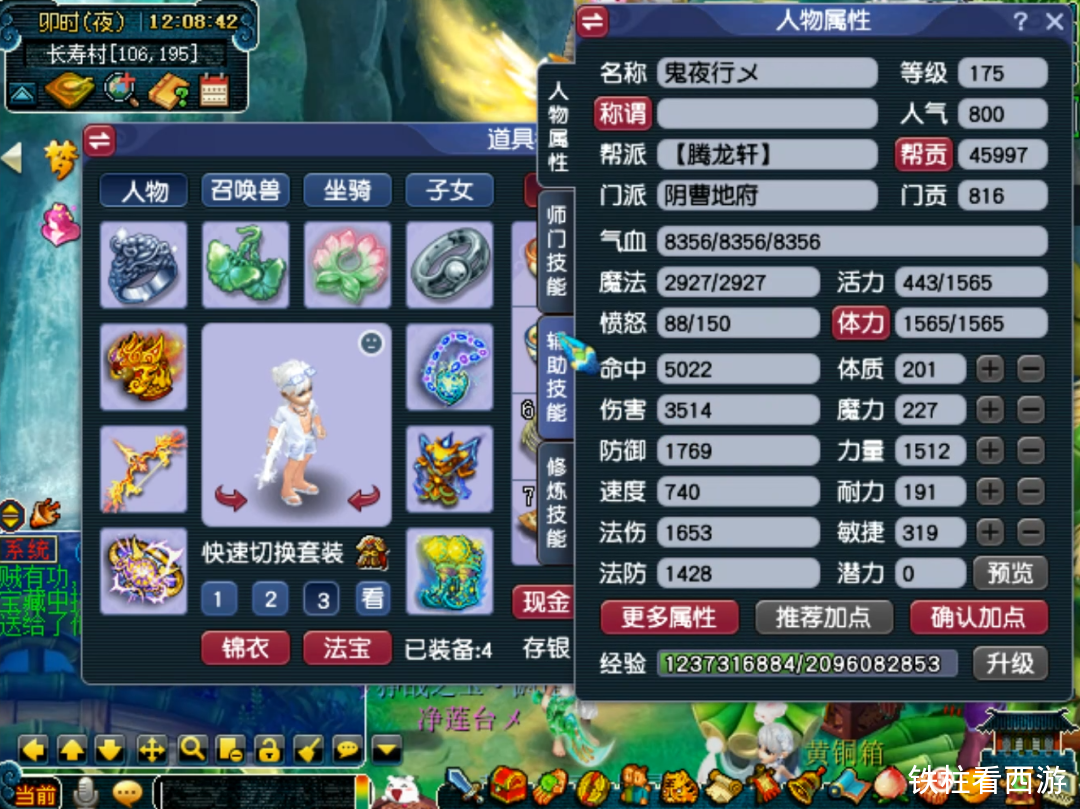Confirm points with 确认加点
The image size is (1080, 809).
(x=978, y=617)
